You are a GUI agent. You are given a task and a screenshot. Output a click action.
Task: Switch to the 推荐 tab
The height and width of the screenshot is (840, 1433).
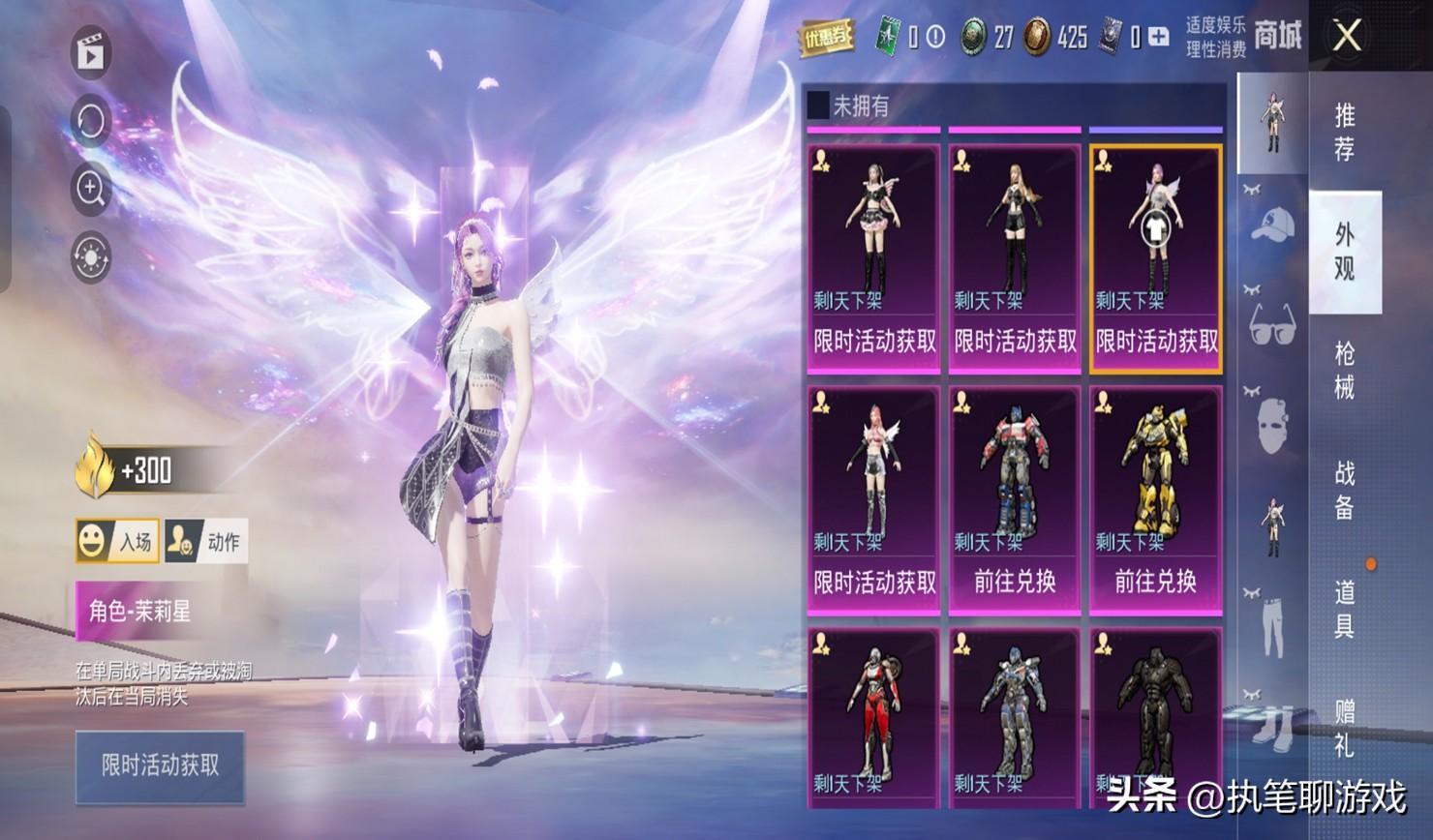click(x=1344, y=132)
